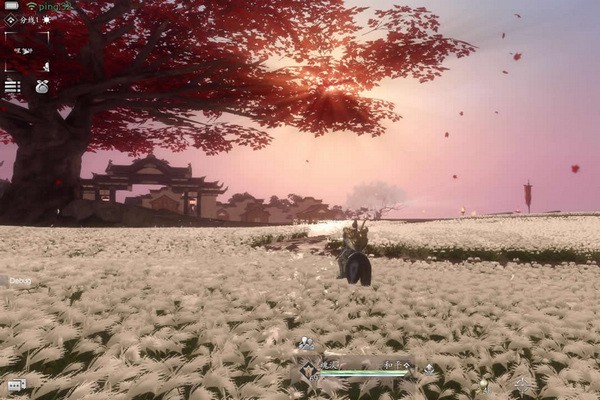Open the hamburger list menu icon
600x400 pixels.
tap(12, 87)
